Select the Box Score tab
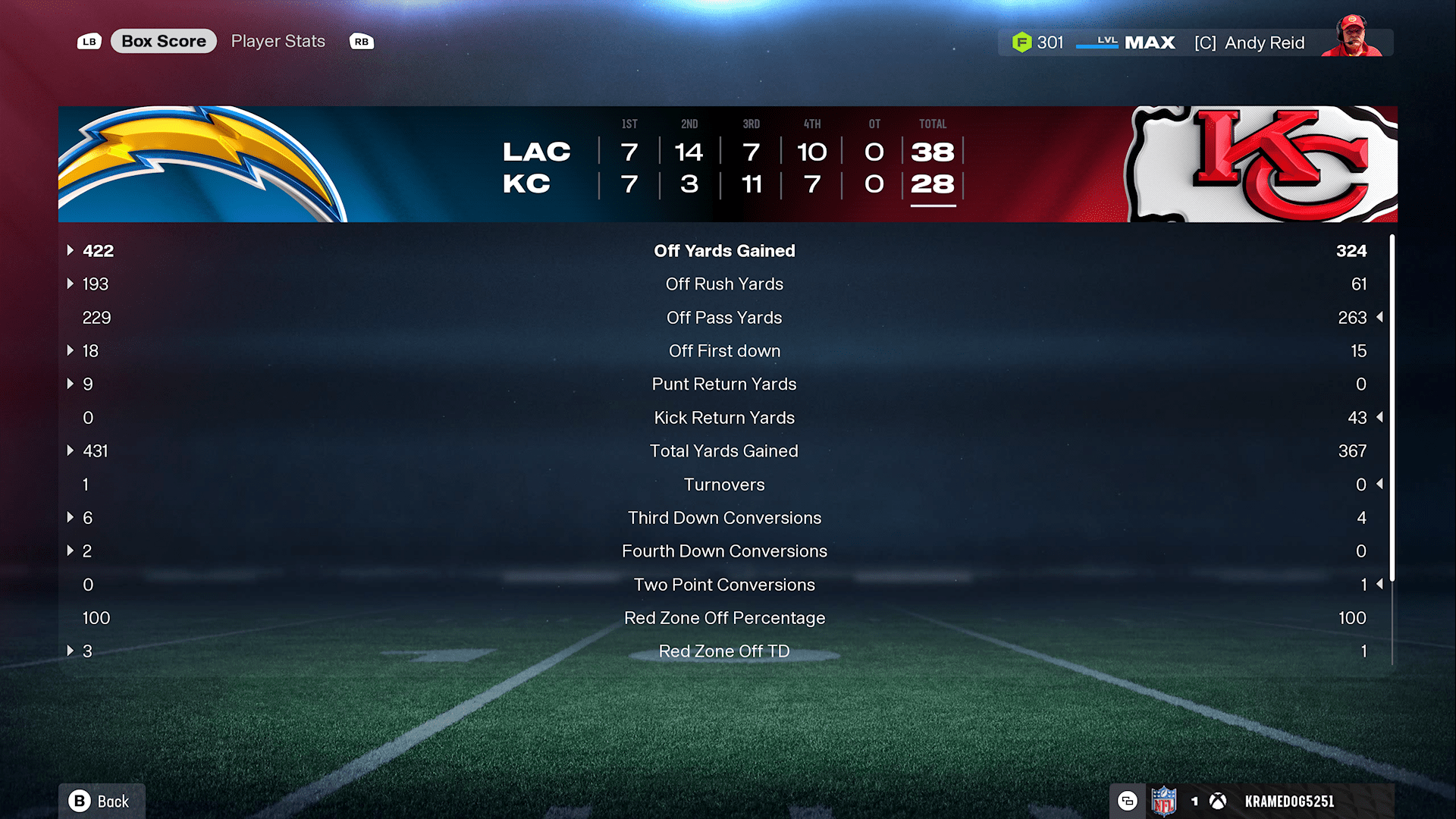 click(164, 42)
